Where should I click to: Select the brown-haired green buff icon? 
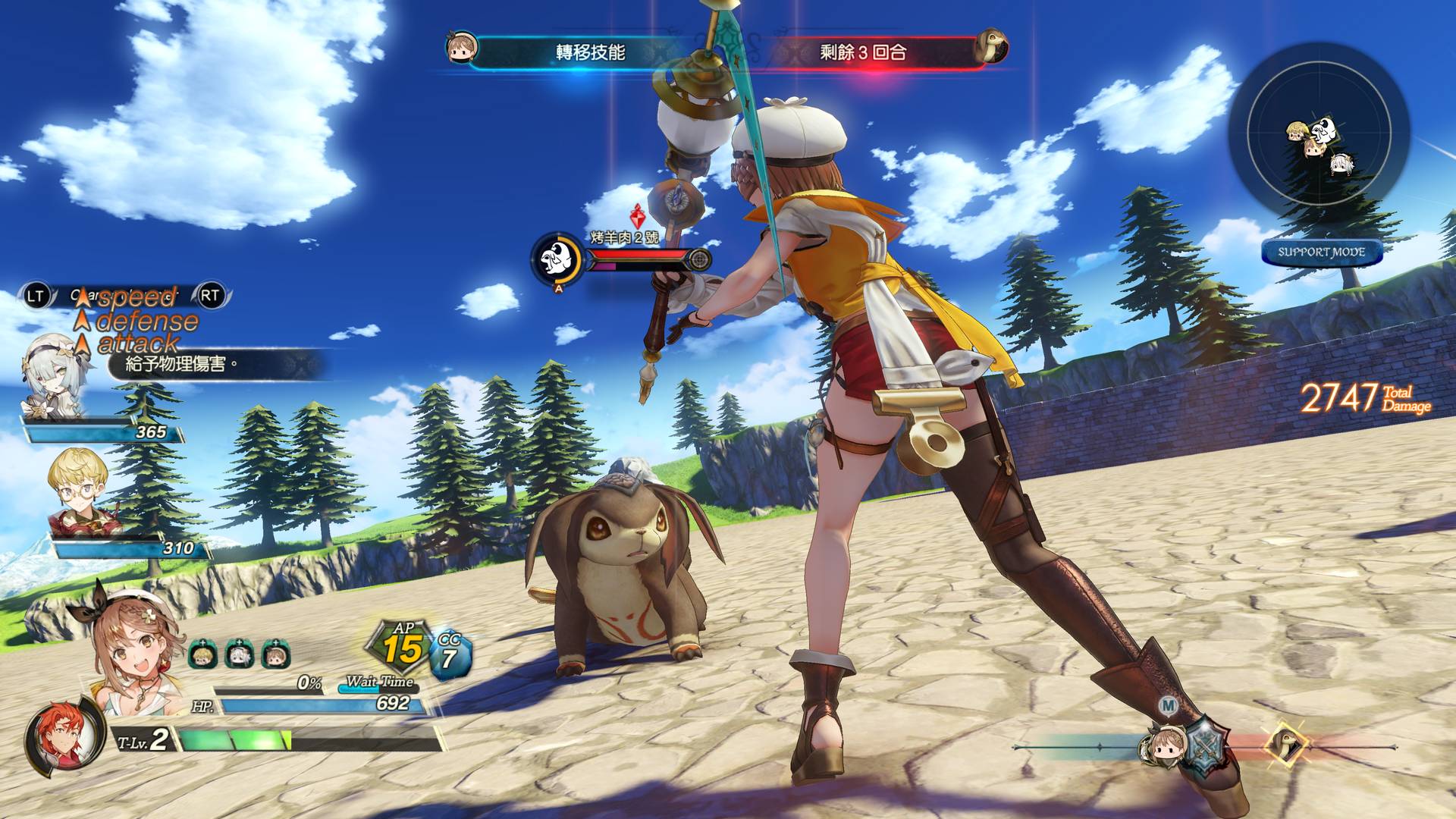point(275,654)
